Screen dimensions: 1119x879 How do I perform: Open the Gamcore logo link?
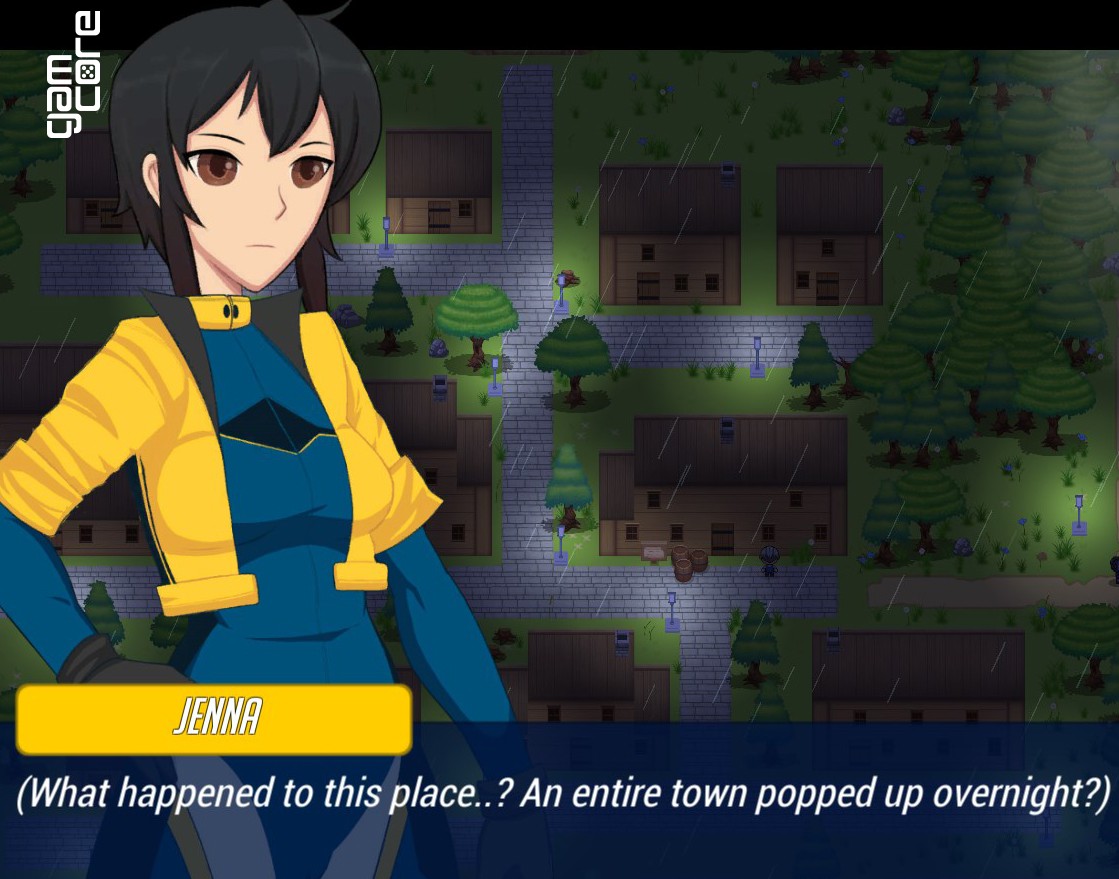[x=73, y=74]
